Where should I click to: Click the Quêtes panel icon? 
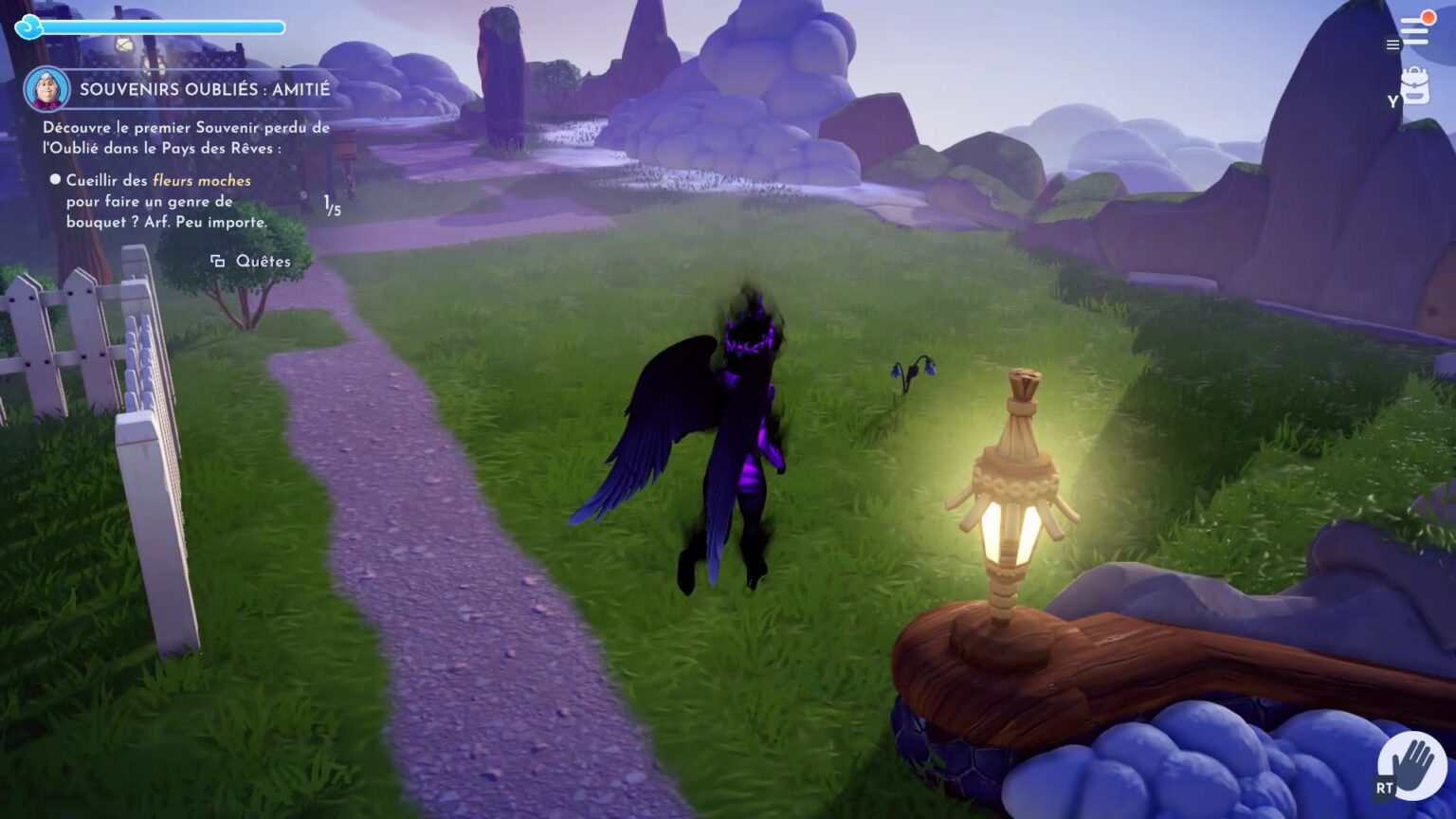coord(219,260)
